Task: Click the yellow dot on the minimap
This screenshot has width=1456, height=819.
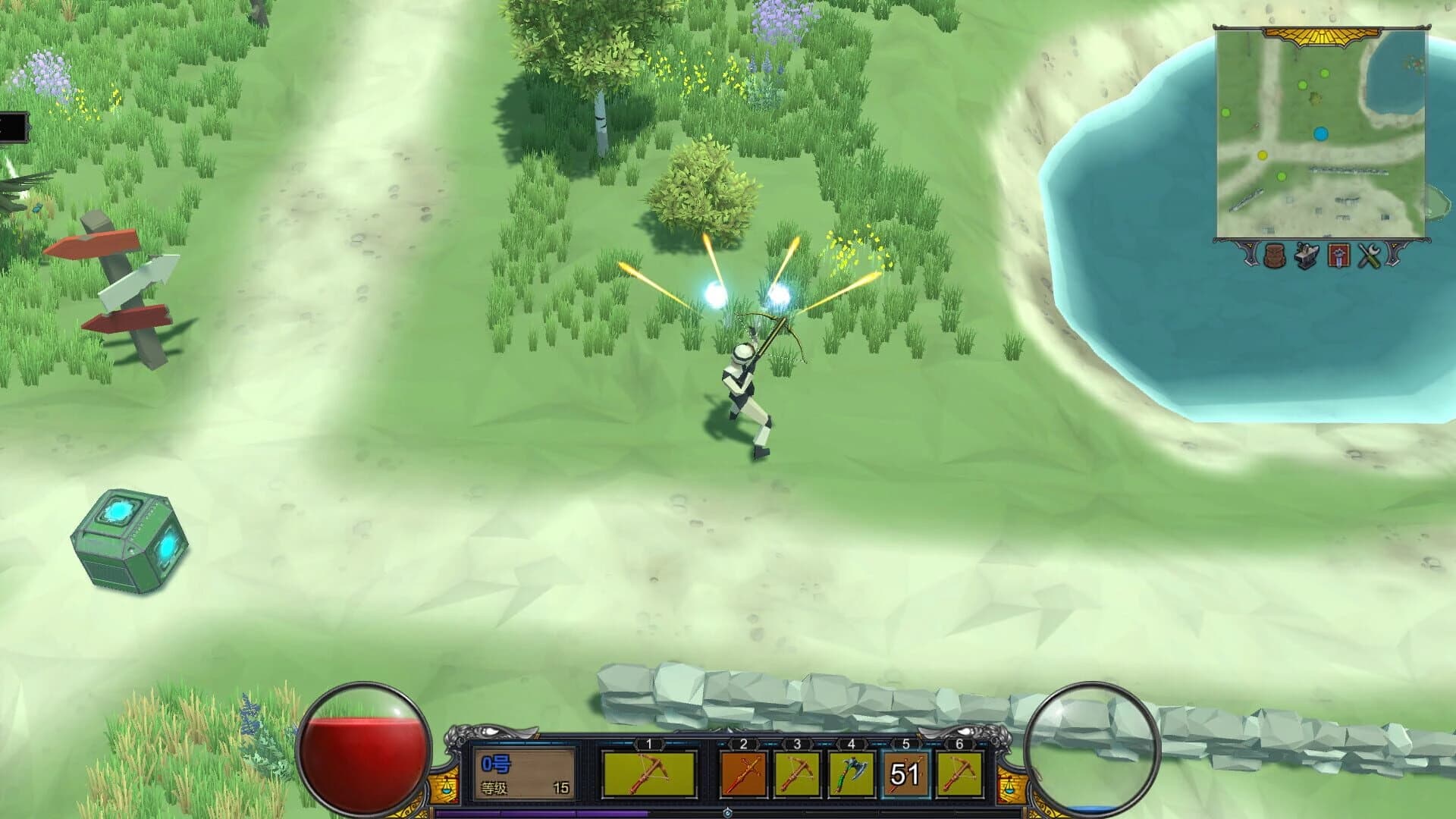Action: click(x=1263, y=155)
